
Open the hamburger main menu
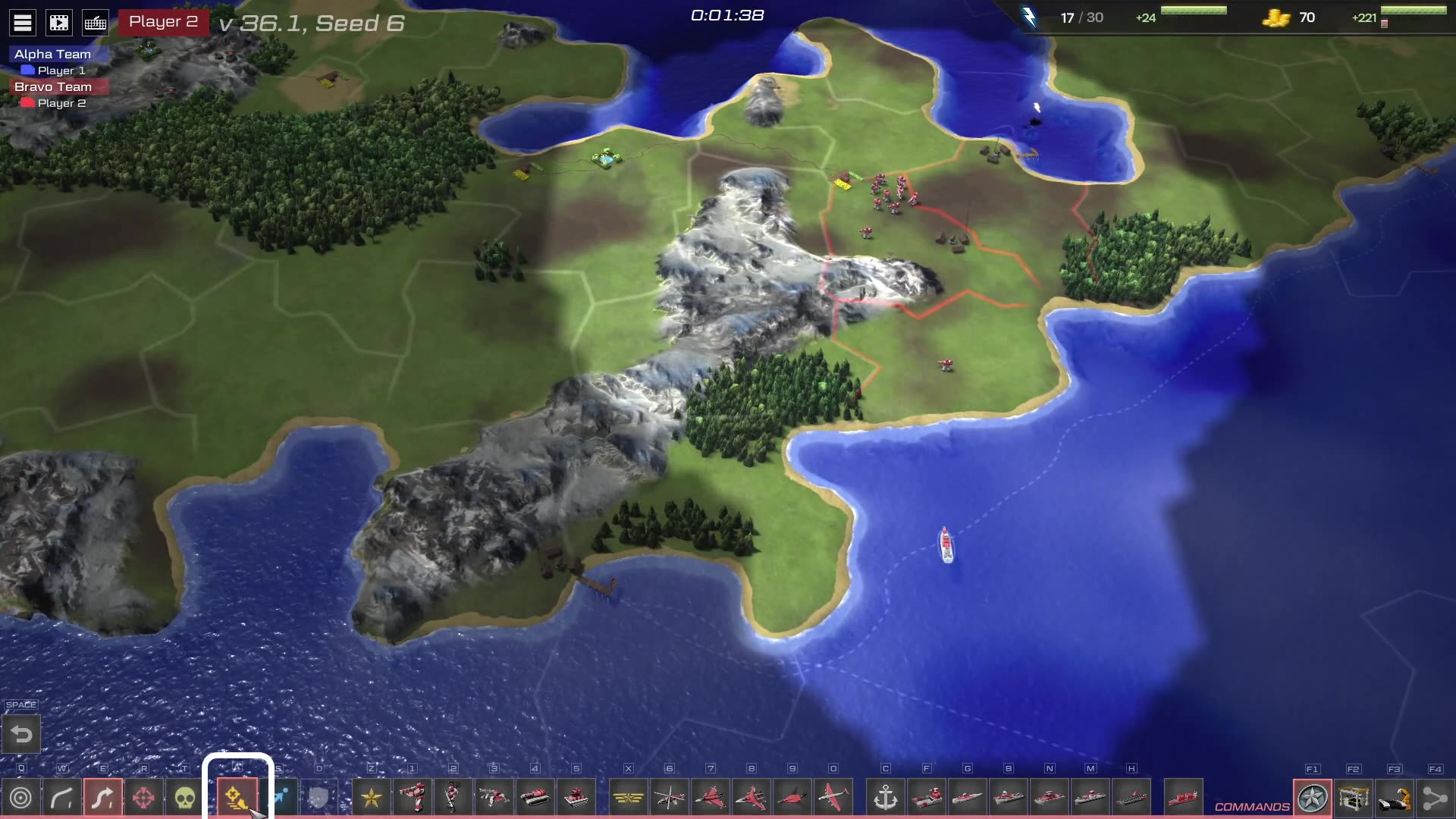pos(23,23)
